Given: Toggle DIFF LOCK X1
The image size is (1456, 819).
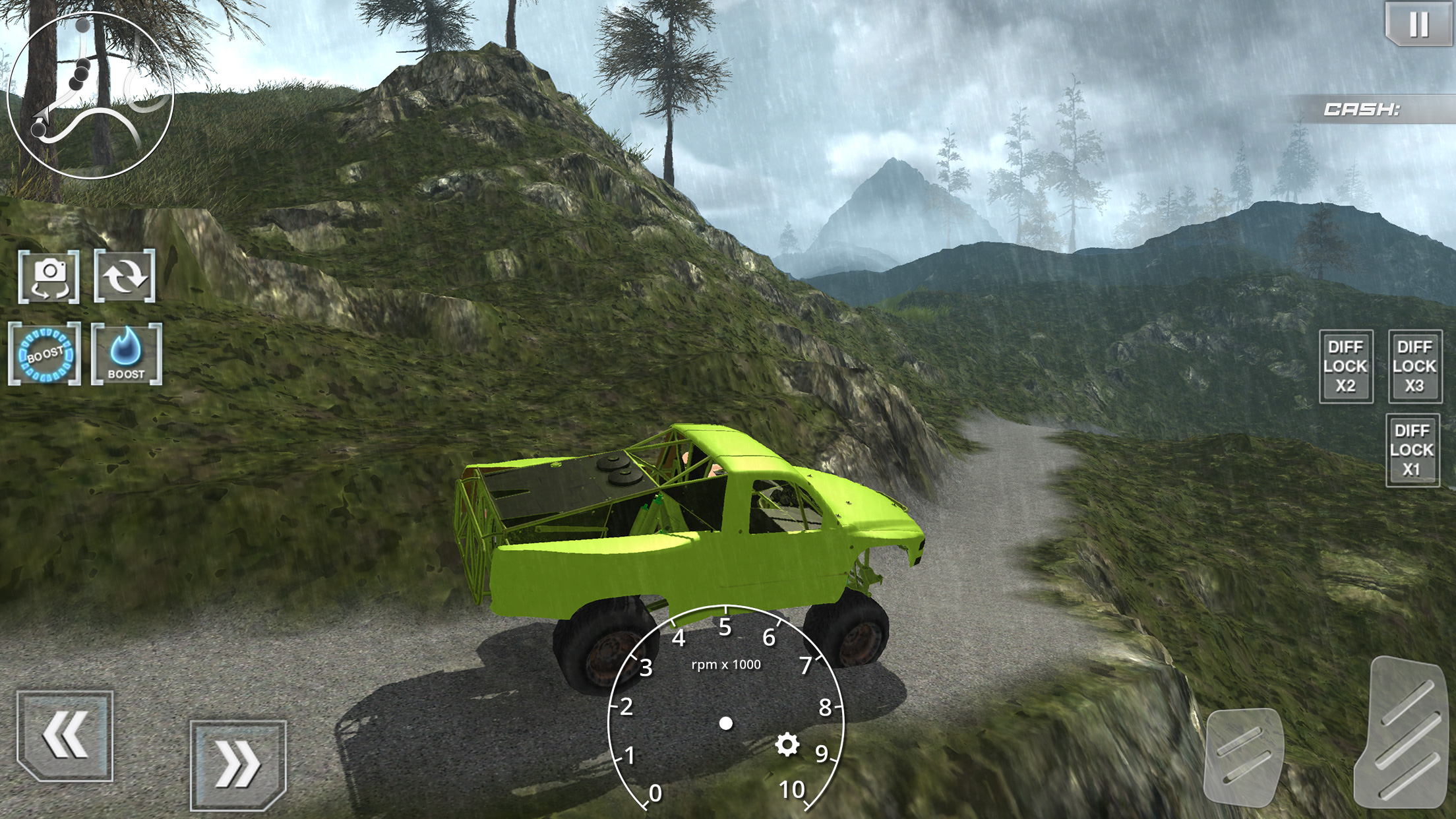Looking at the screenshot, I should pos(1412,450).
